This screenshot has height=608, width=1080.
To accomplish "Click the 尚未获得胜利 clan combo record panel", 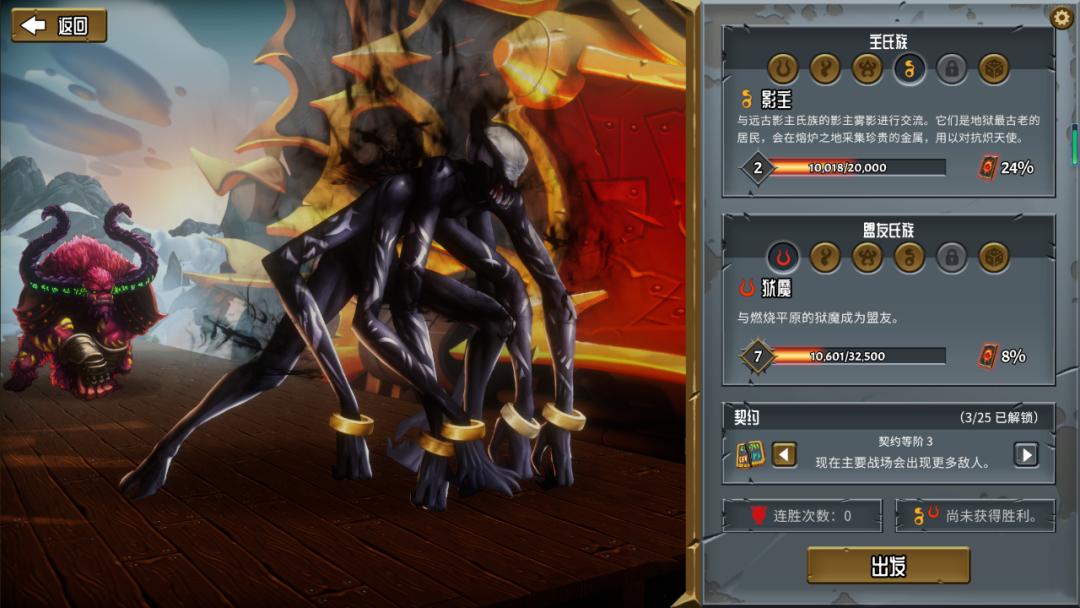I will tap(975, 516).
